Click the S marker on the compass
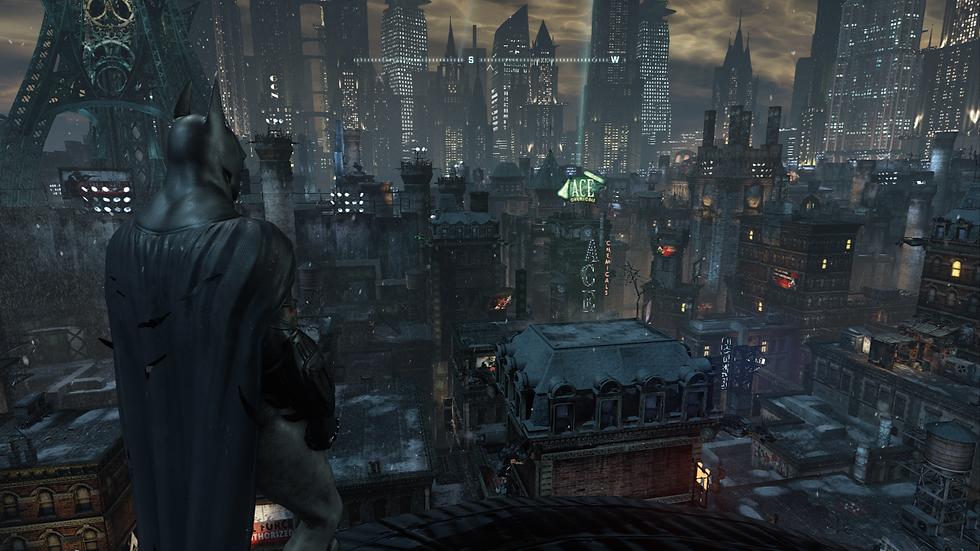Image resolution: width=980 pixels, height=551 pixels. [470, 60]
